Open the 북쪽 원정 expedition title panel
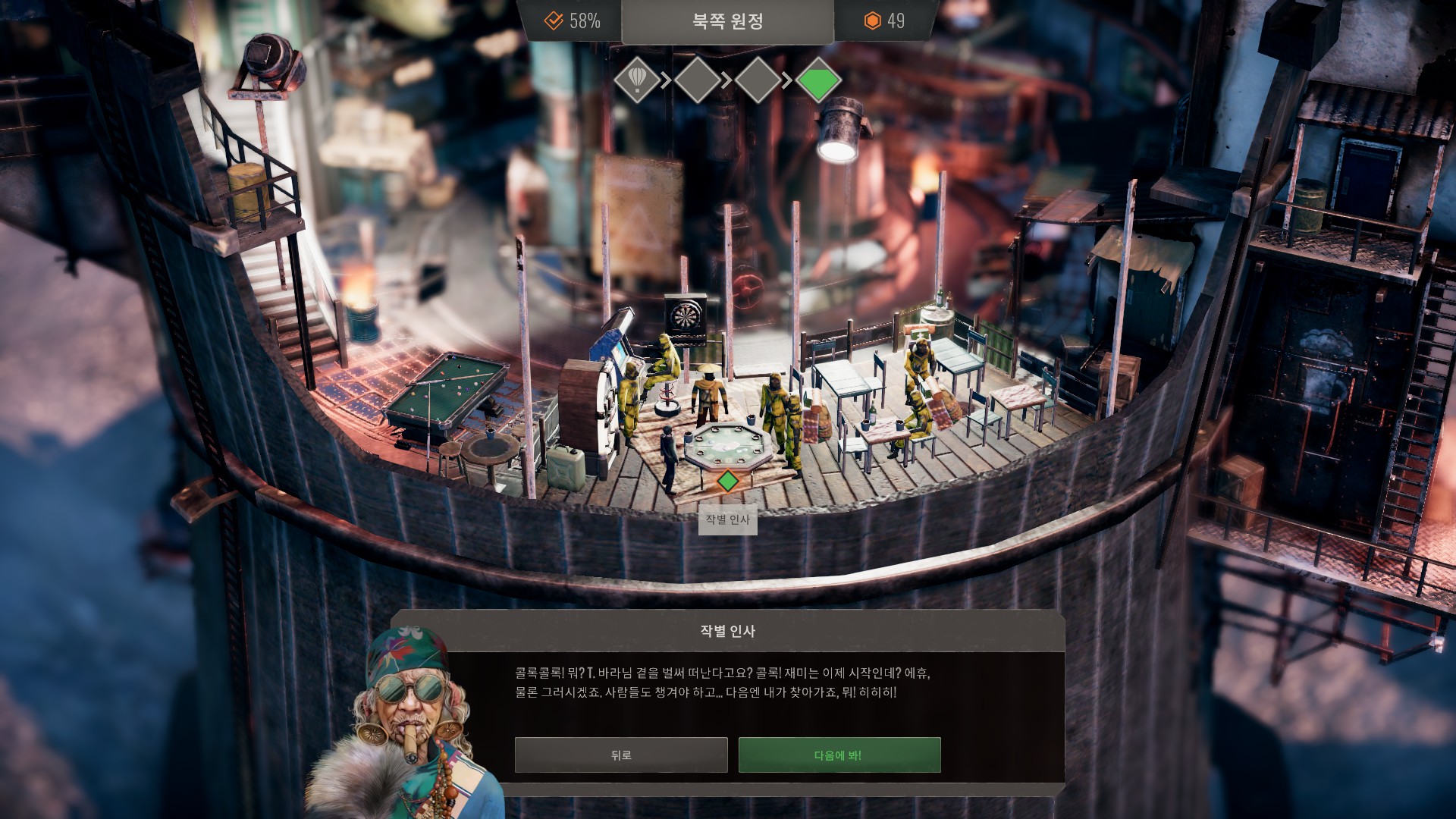The height and width of the screenshot is (819, 1456). tap(727, 21)
